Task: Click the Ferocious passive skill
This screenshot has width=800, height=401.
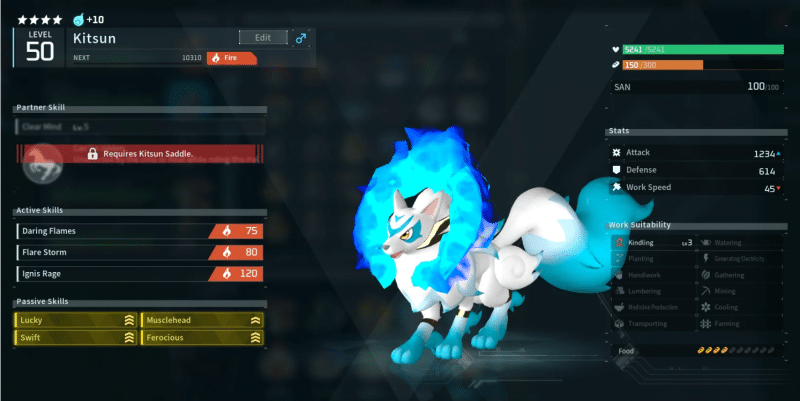Action: coord(203,339)
